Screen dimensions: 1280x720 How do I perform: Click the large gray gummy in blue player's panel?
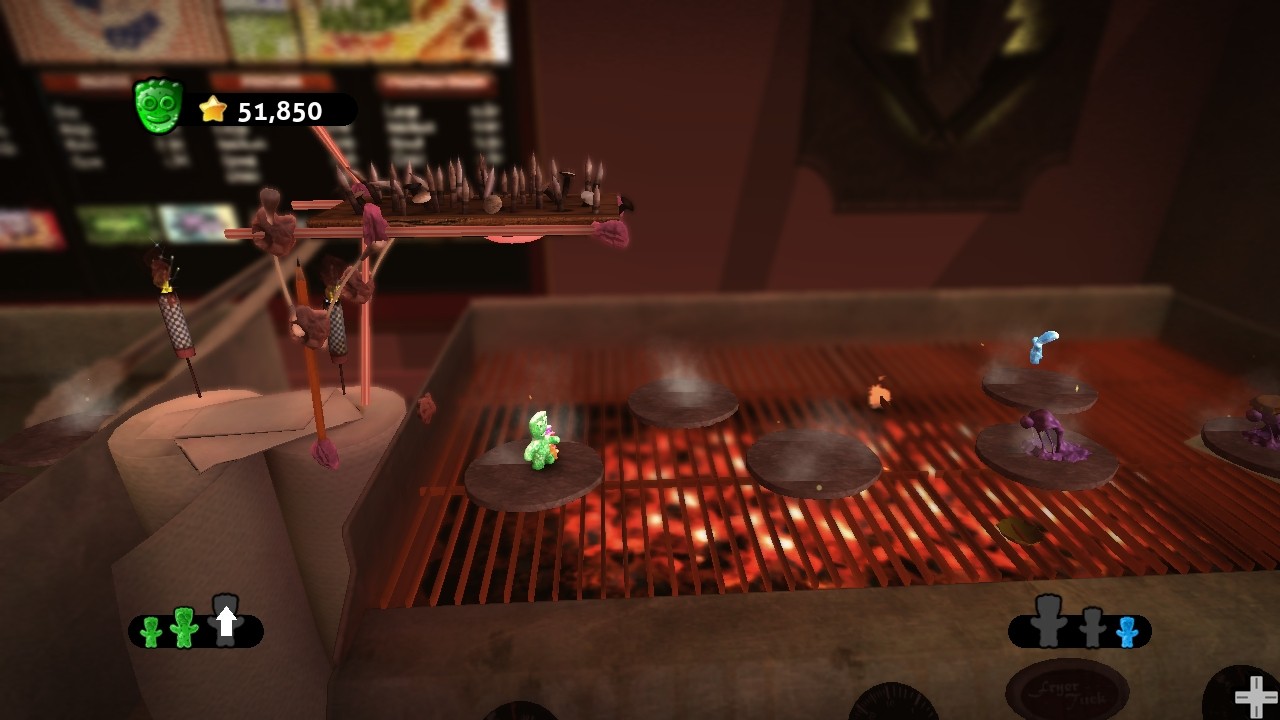pyautogui.click(x=1048, y=621)
